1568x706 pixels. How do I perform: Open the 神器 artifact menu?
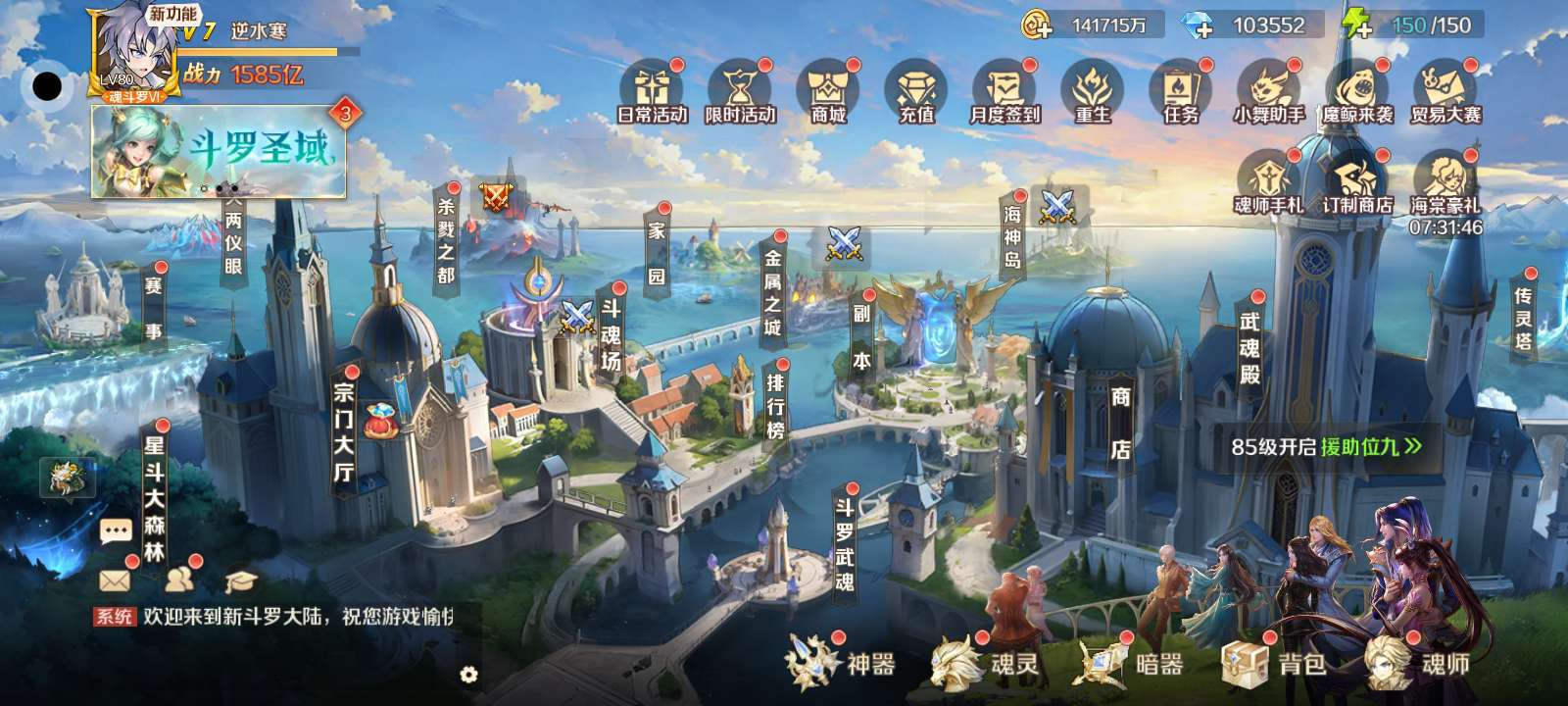click(841, 664)
